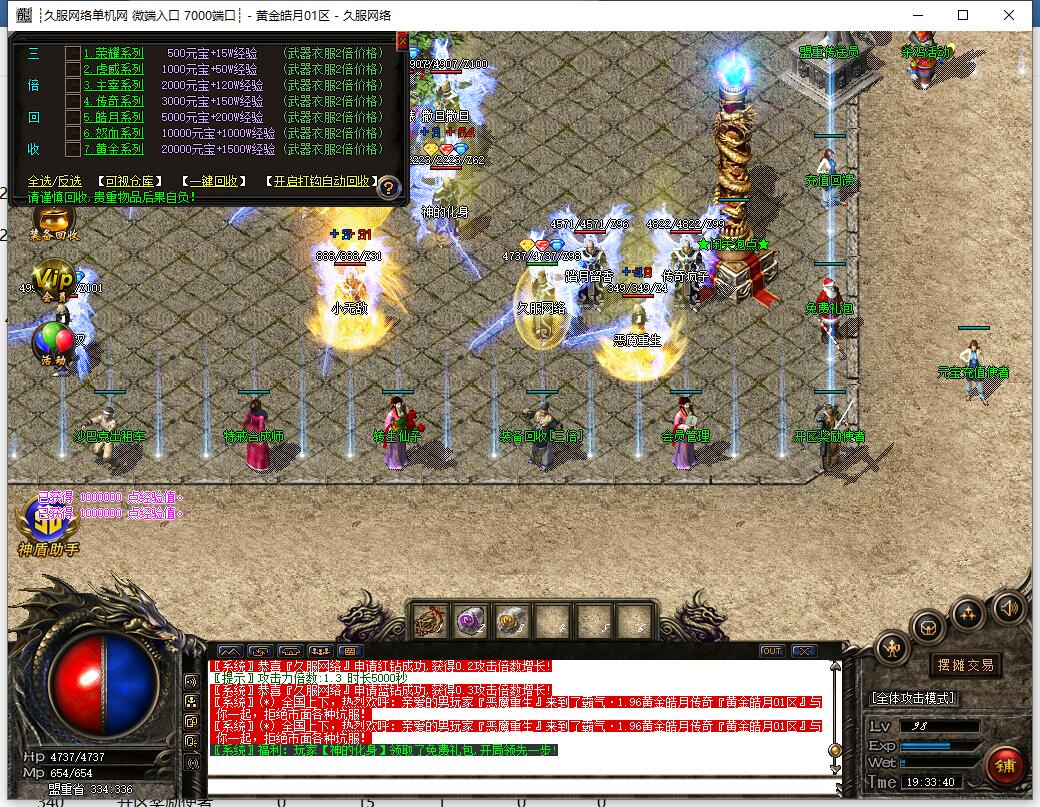
Task: Tick the checkbox for 黄金系列
Action: (x=73, y=149)
